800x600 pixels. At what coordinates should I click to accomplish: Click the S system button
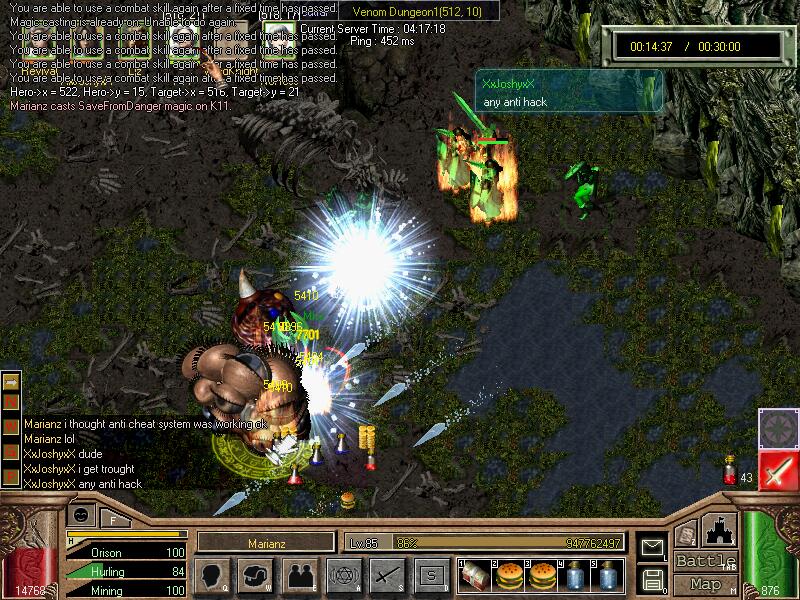pyautogui.click(x=431, y=575)
